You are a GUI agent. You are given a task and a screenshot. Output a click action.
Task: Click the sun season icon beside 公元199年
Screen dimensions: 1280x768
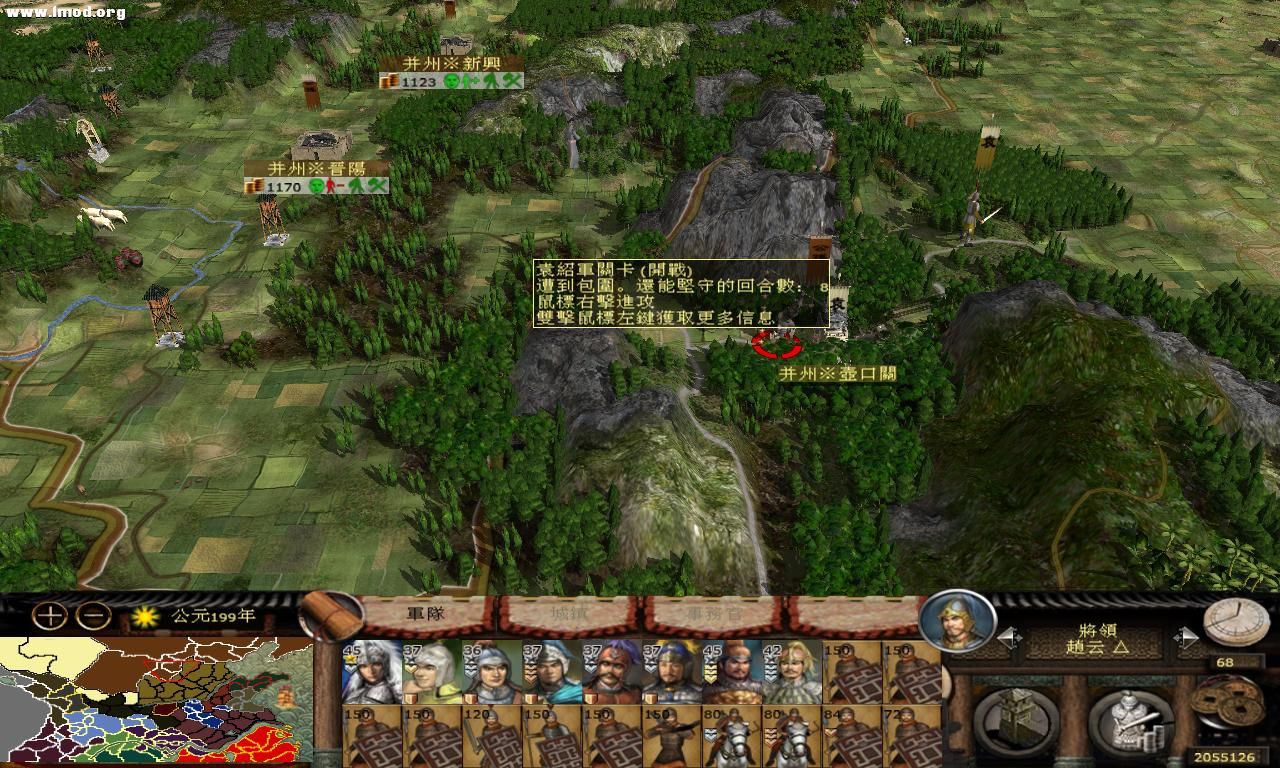click(x=146, y=618)
